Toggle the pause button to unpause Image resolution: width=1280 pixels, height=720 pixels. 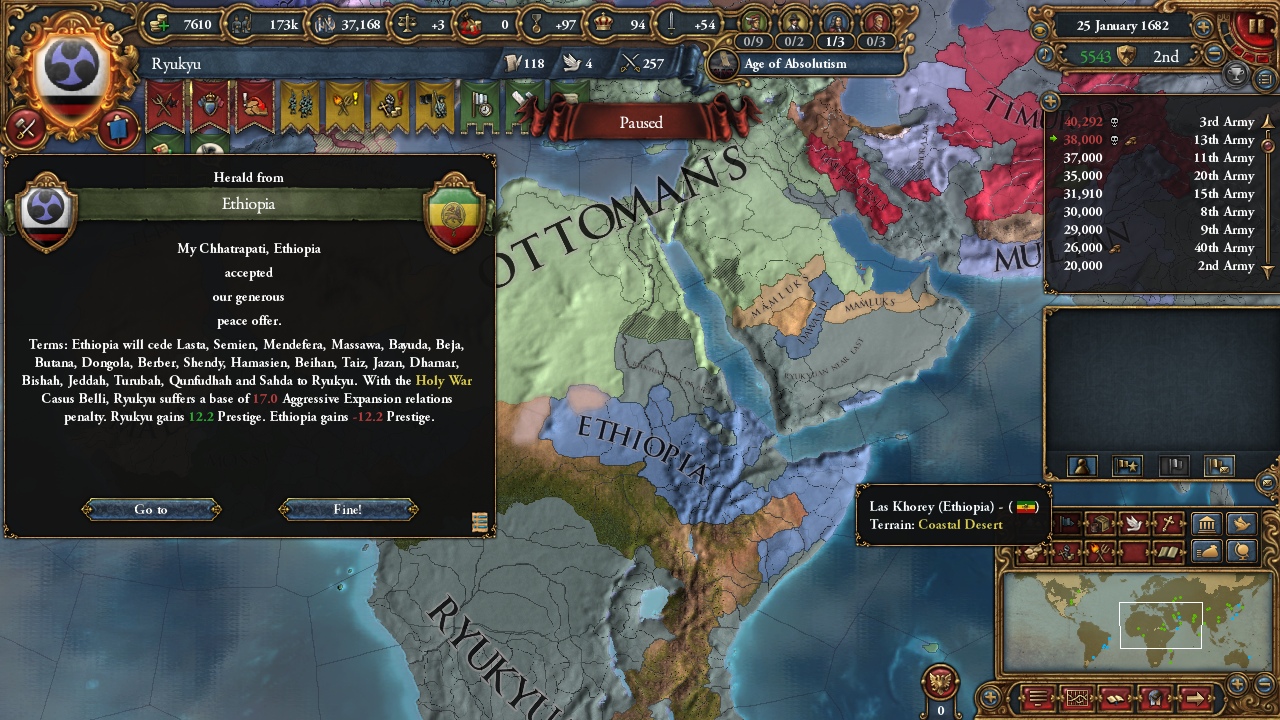click(1257, 26)
